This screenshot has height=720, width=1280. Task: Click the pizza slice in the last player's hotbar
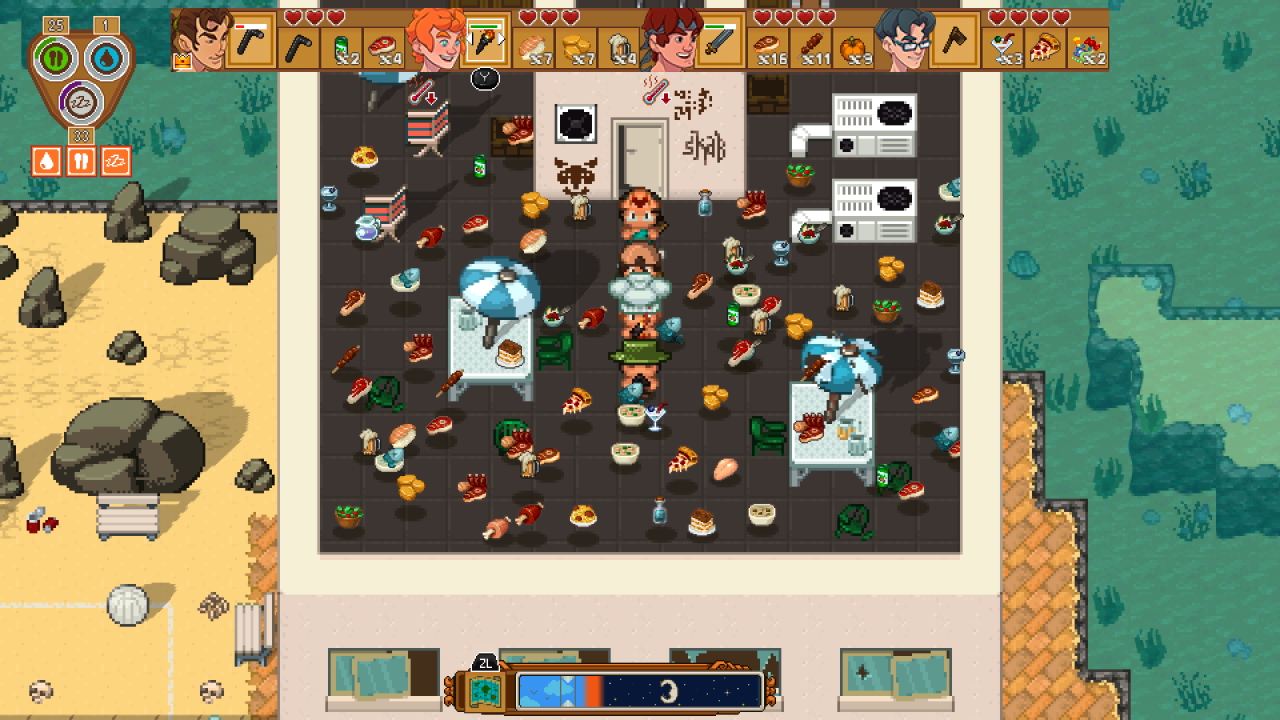tap(1045, 47)
